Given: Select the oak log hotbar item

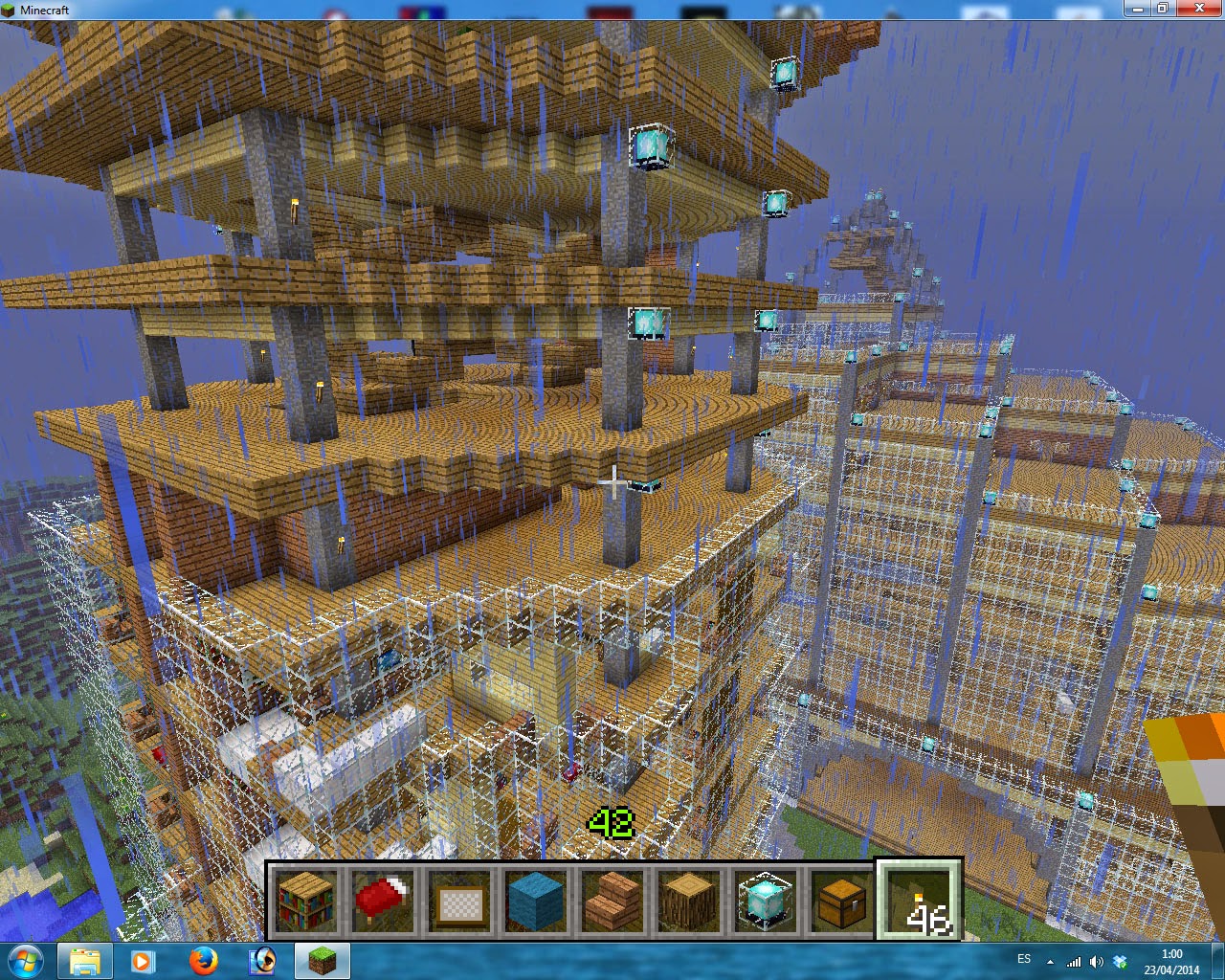Looking at the screenshot, I should tap(689, 900).
